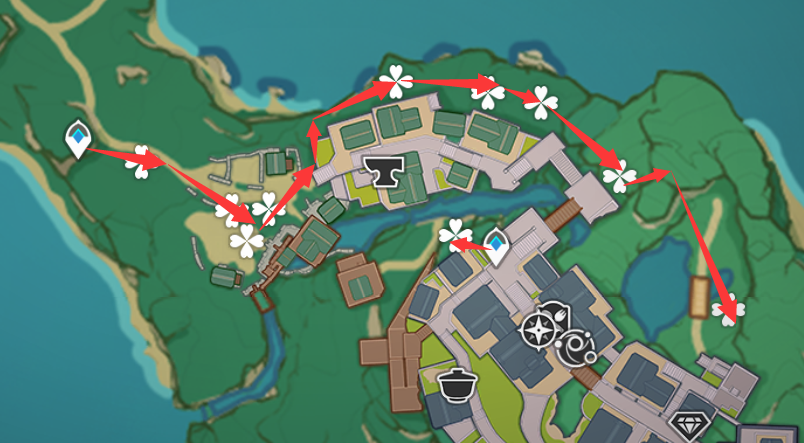This screenshot has height=443, width=804.
Task: Select the teleport waypoint inside the town
Action: 496,245
